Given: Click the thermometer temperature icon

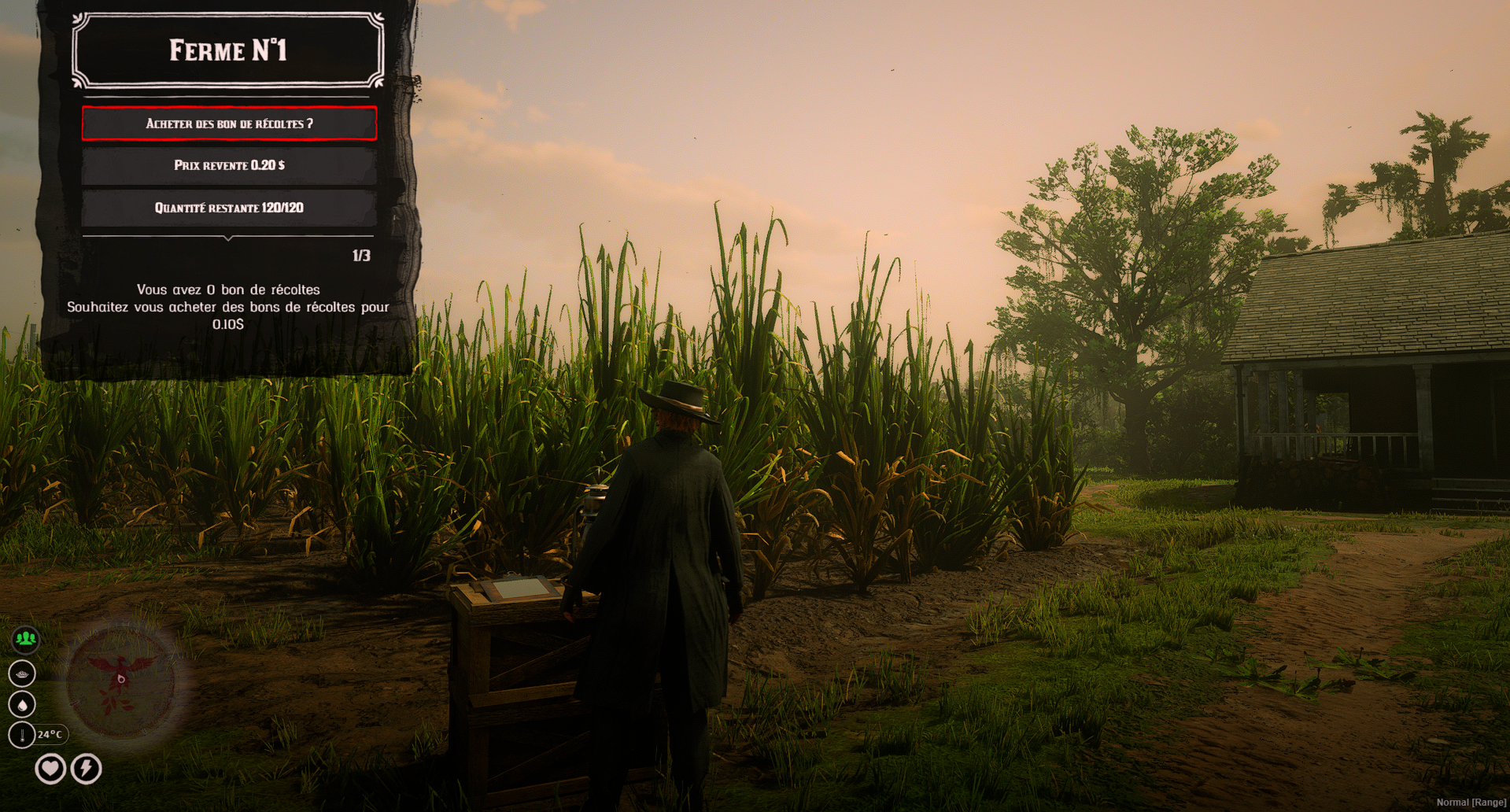Looking at the screenshot, I should point(22,735).
